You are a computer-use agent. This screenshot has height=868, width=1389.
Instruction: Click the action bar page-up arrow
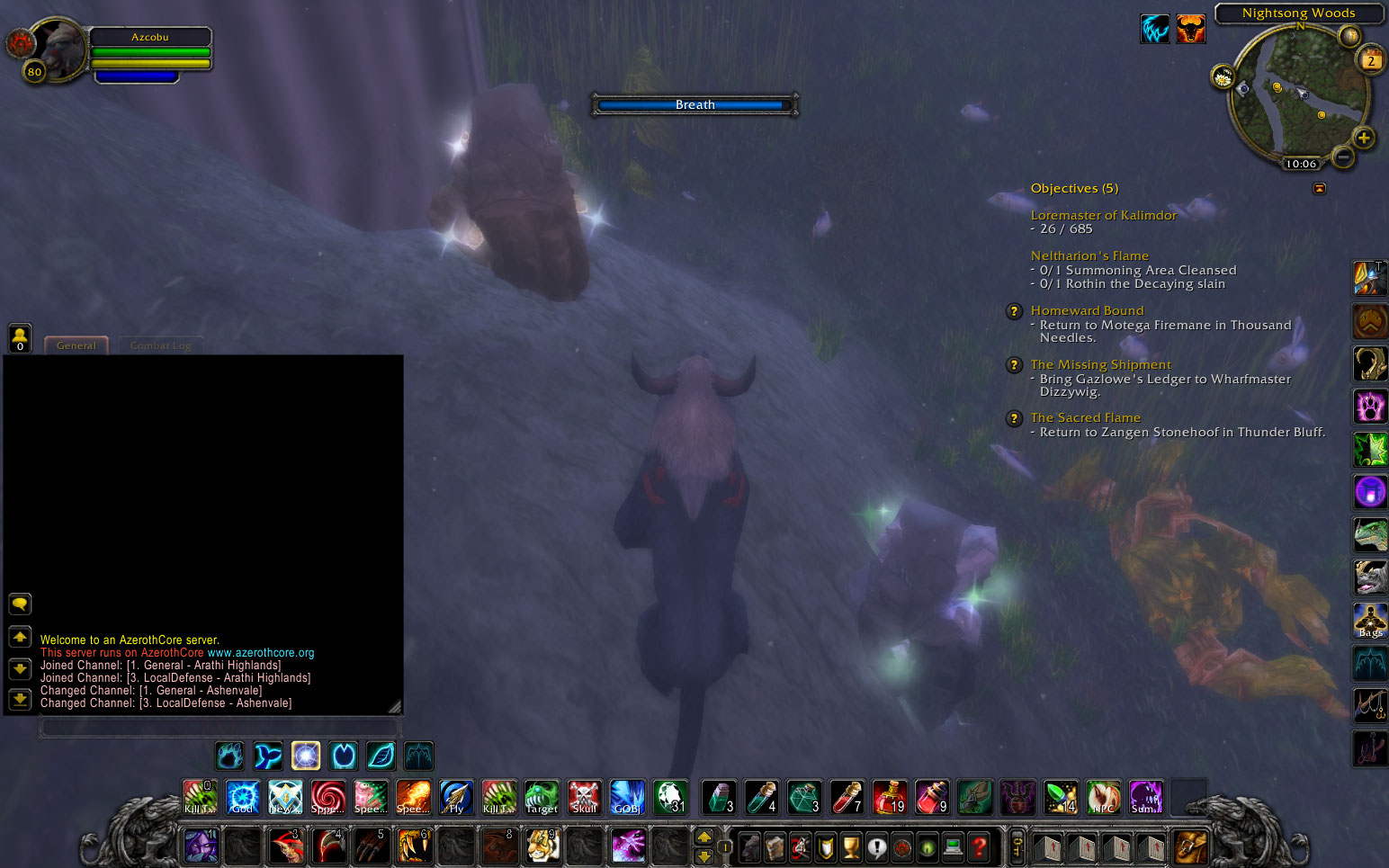(704, 838)
